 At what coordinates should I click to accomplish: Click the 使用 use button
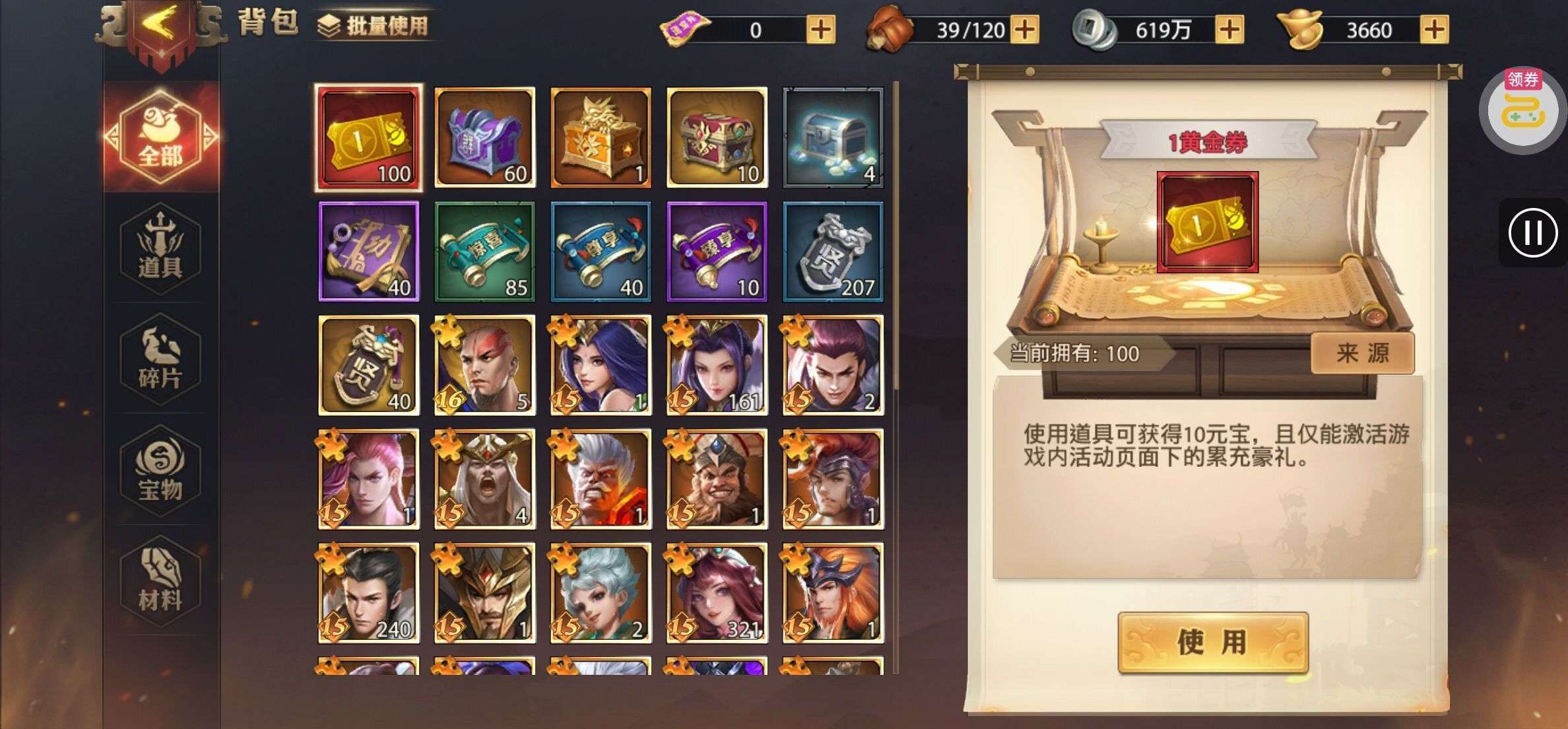(1212, 642)
